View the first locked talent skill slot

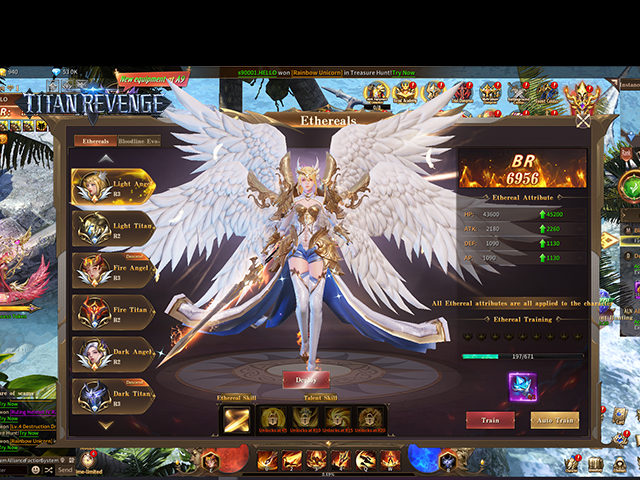(273, 419)
